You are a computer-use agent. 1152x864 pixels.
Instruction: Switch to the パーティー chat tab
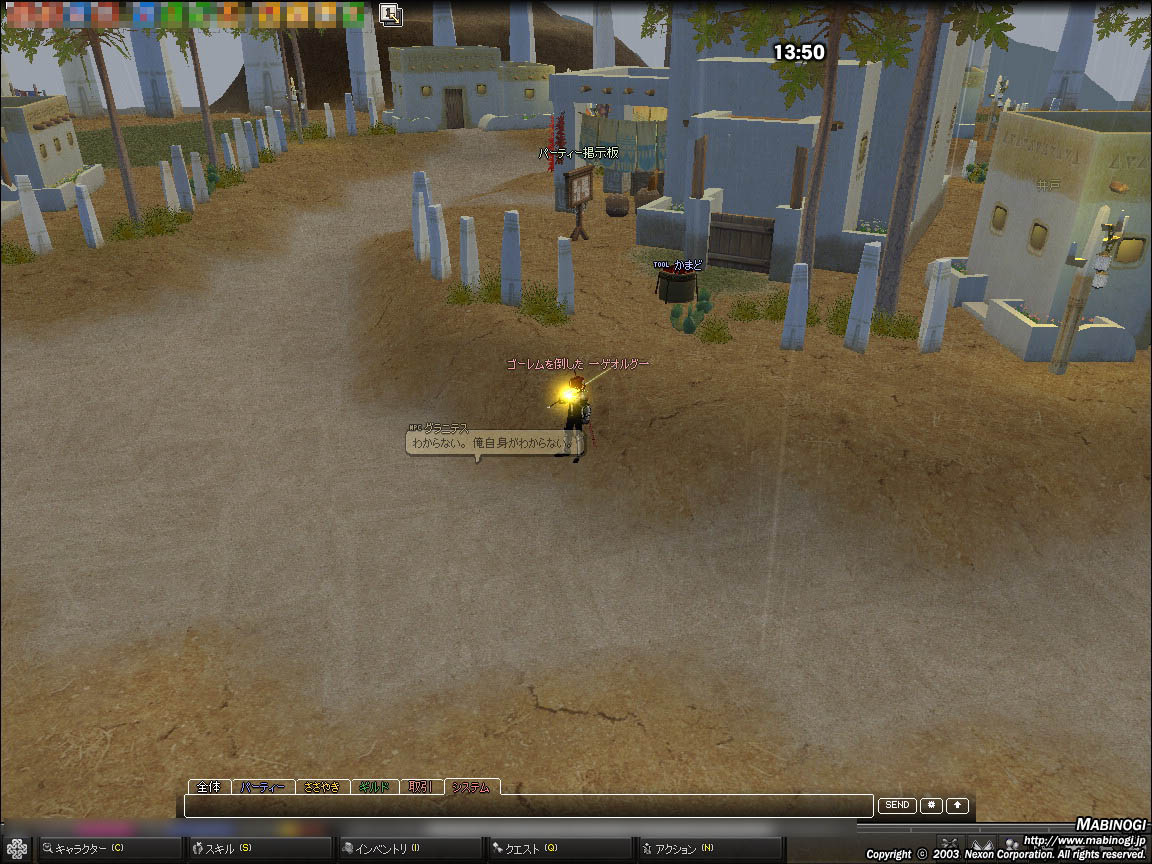(264, 787)
